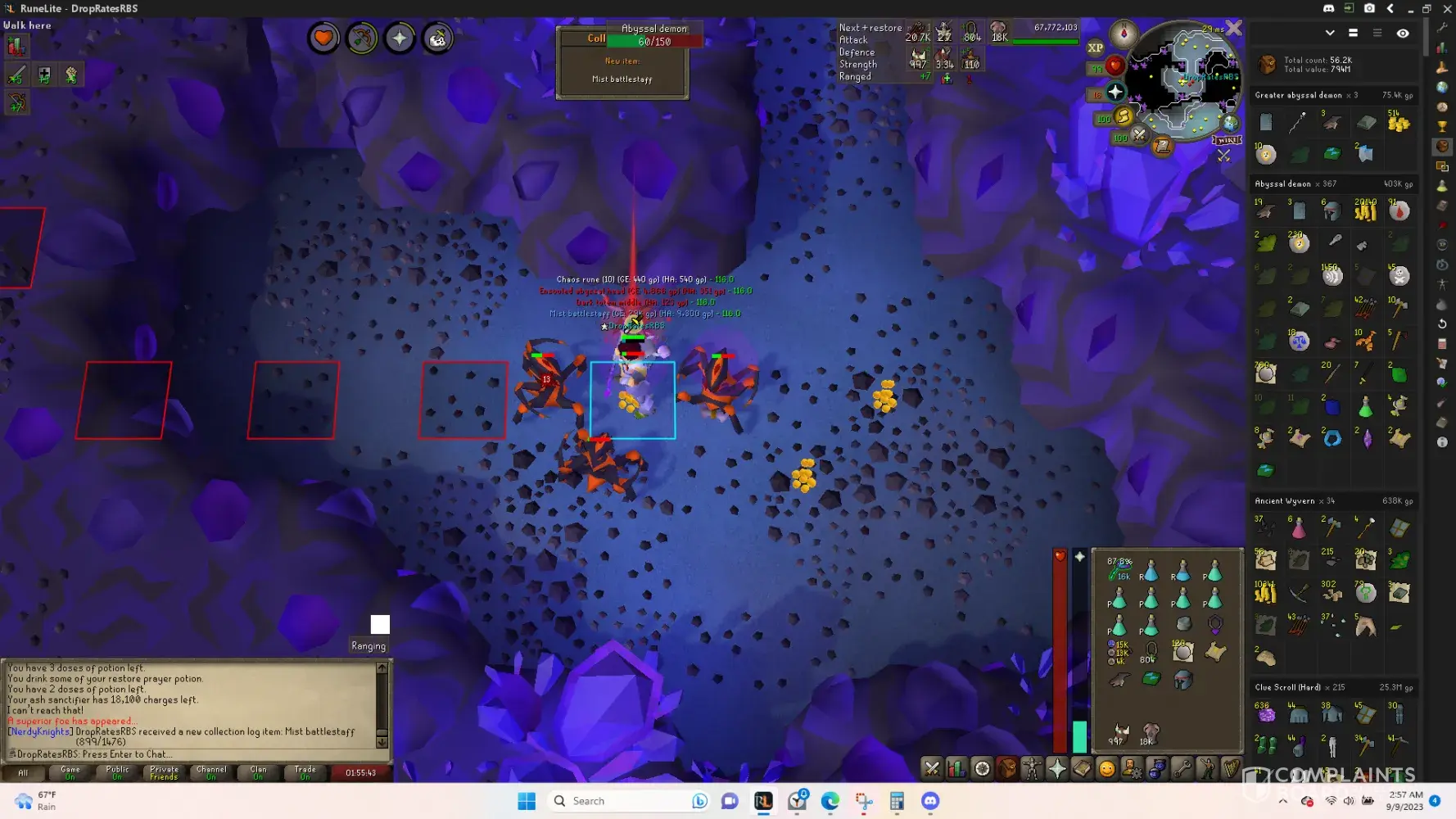This screenshot has width=1456, height=819.
Task: Open the Wiki lookup banner
Action: coord(1227,140)
